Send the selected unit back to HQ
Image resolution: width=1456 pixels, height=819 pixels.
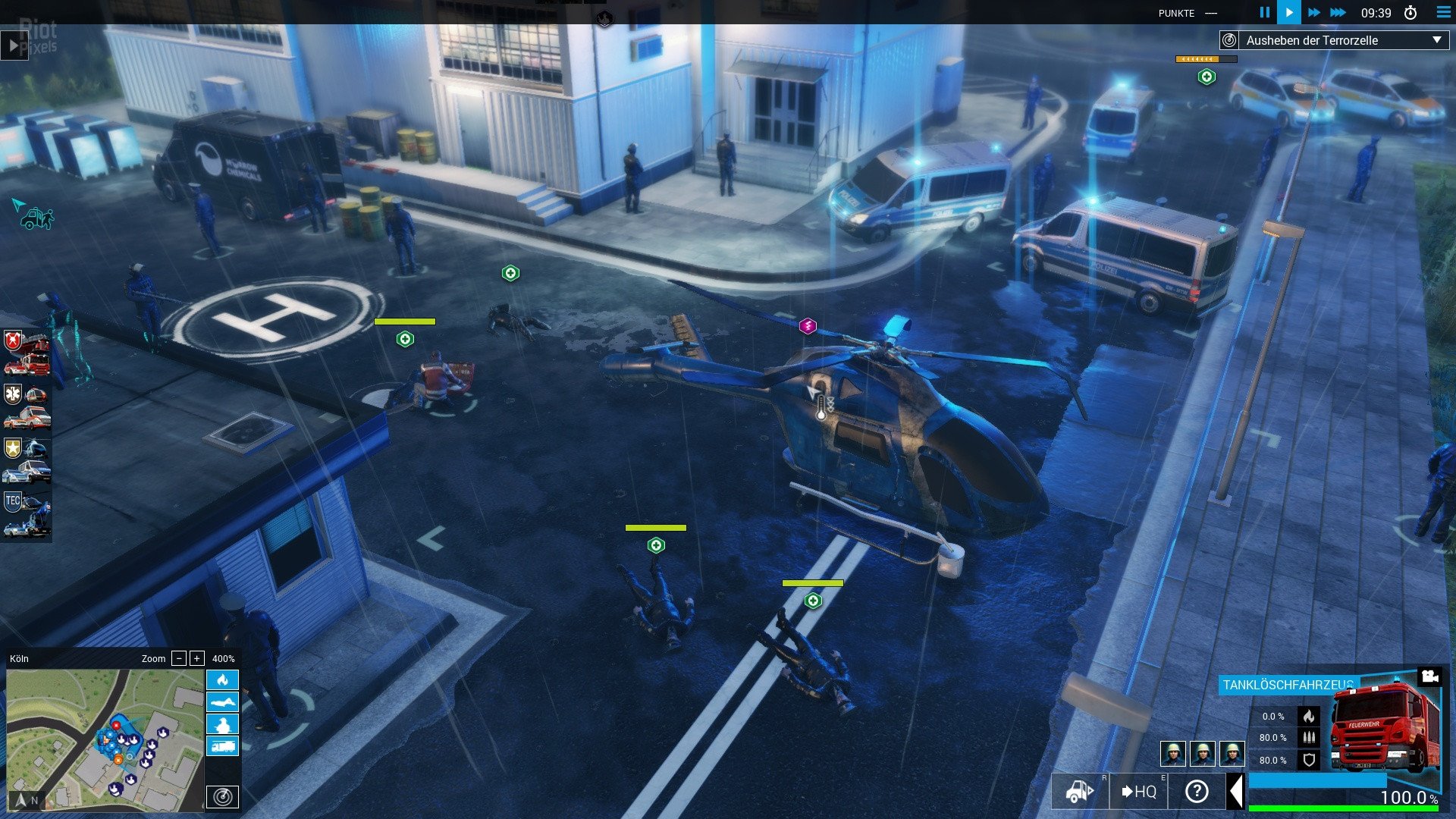coord(1138,792)
